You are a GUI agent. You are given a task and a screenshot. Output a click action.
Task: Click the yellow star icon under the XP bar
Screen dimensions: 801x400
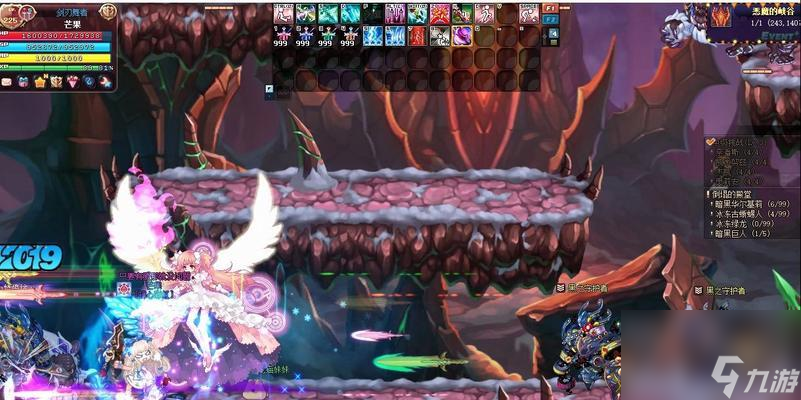tap(40, 82)
